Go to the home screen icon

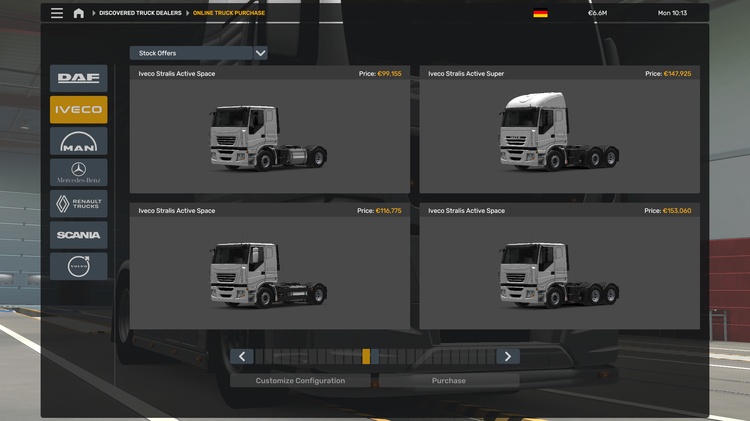click(79, 13)
